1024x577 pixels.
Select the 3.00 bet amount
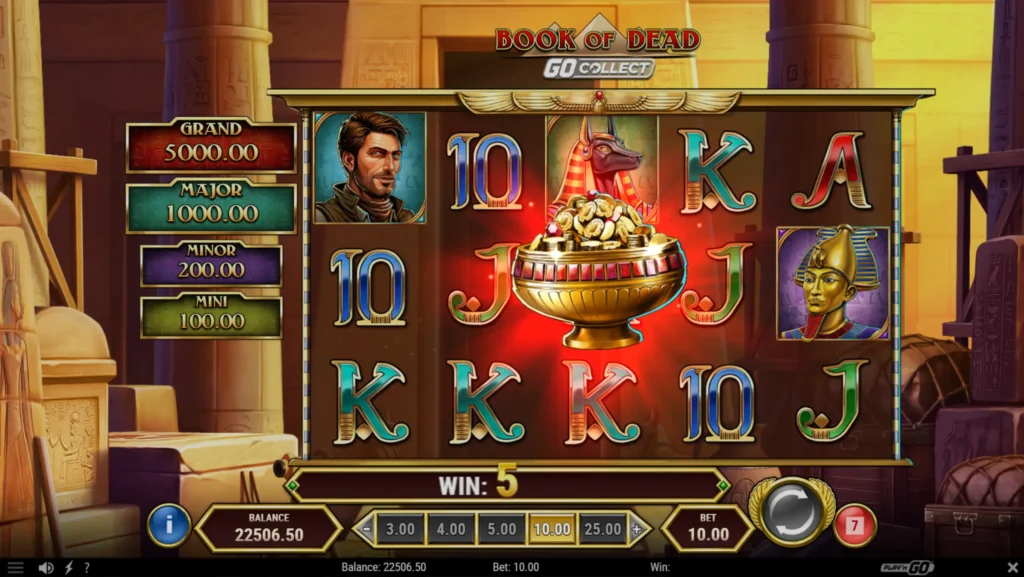click(400, 528)
